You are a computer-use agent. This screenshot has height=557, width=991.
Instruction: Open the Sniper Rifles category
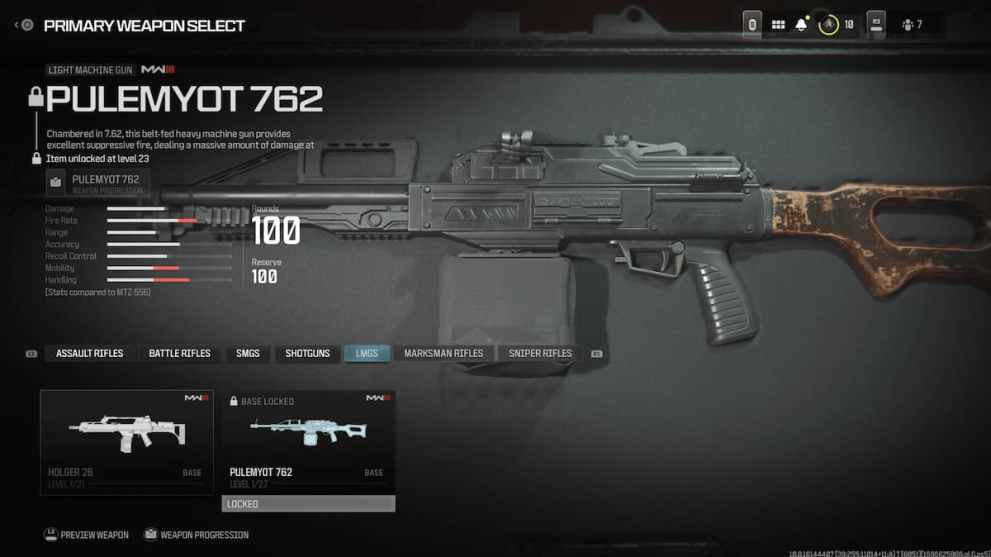[x=540, y=353]
